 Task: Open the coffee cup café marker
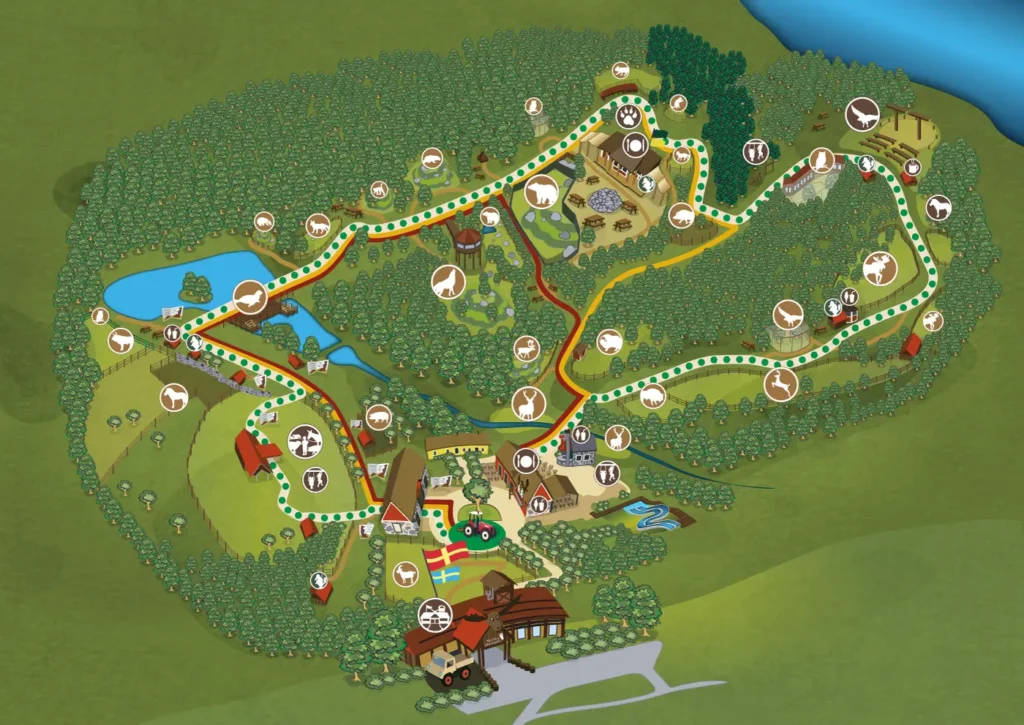pyautogui.click(x=911, y=166)
